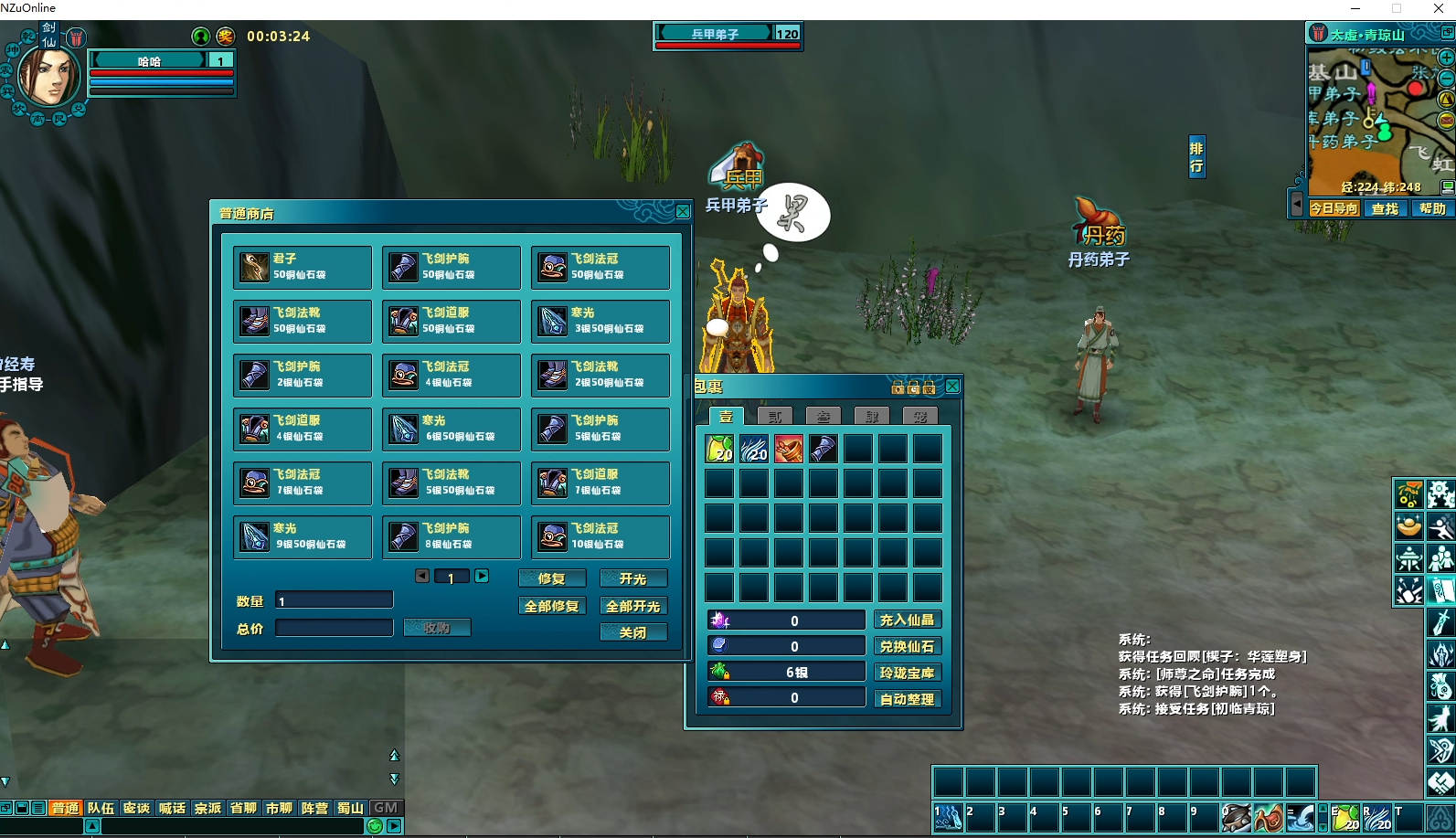This screenshot has height=838, width=1456.
Task: Open the 今日导向 daily guide
Action: pyautogui.click(x=1334, y=208)
